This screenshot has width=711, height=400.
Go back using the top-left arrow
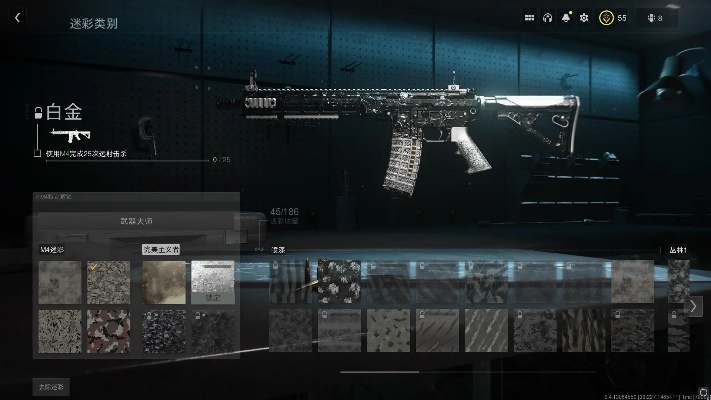[x=18, y=18]
